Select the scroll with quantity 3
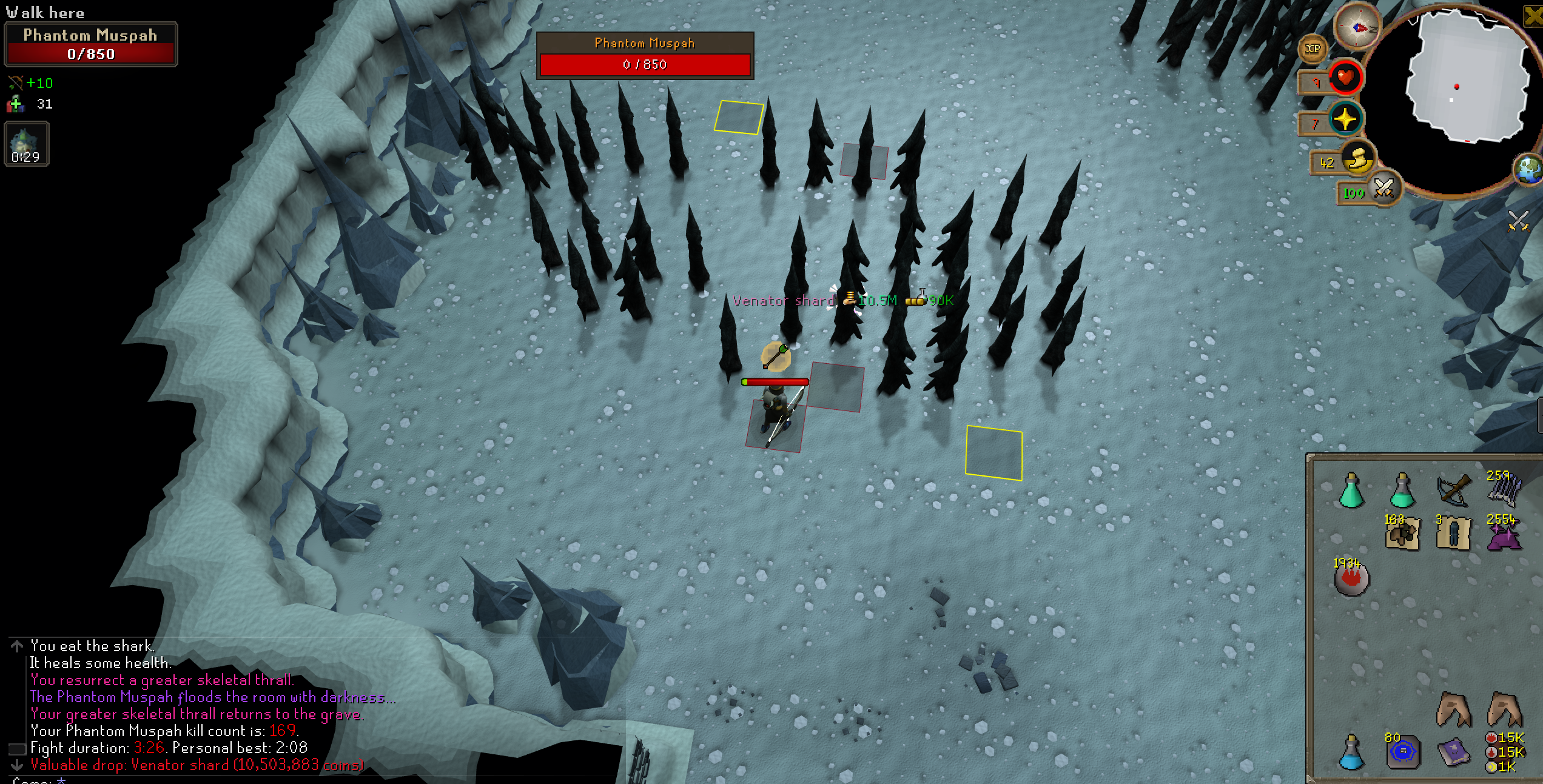 (1453, 534)
